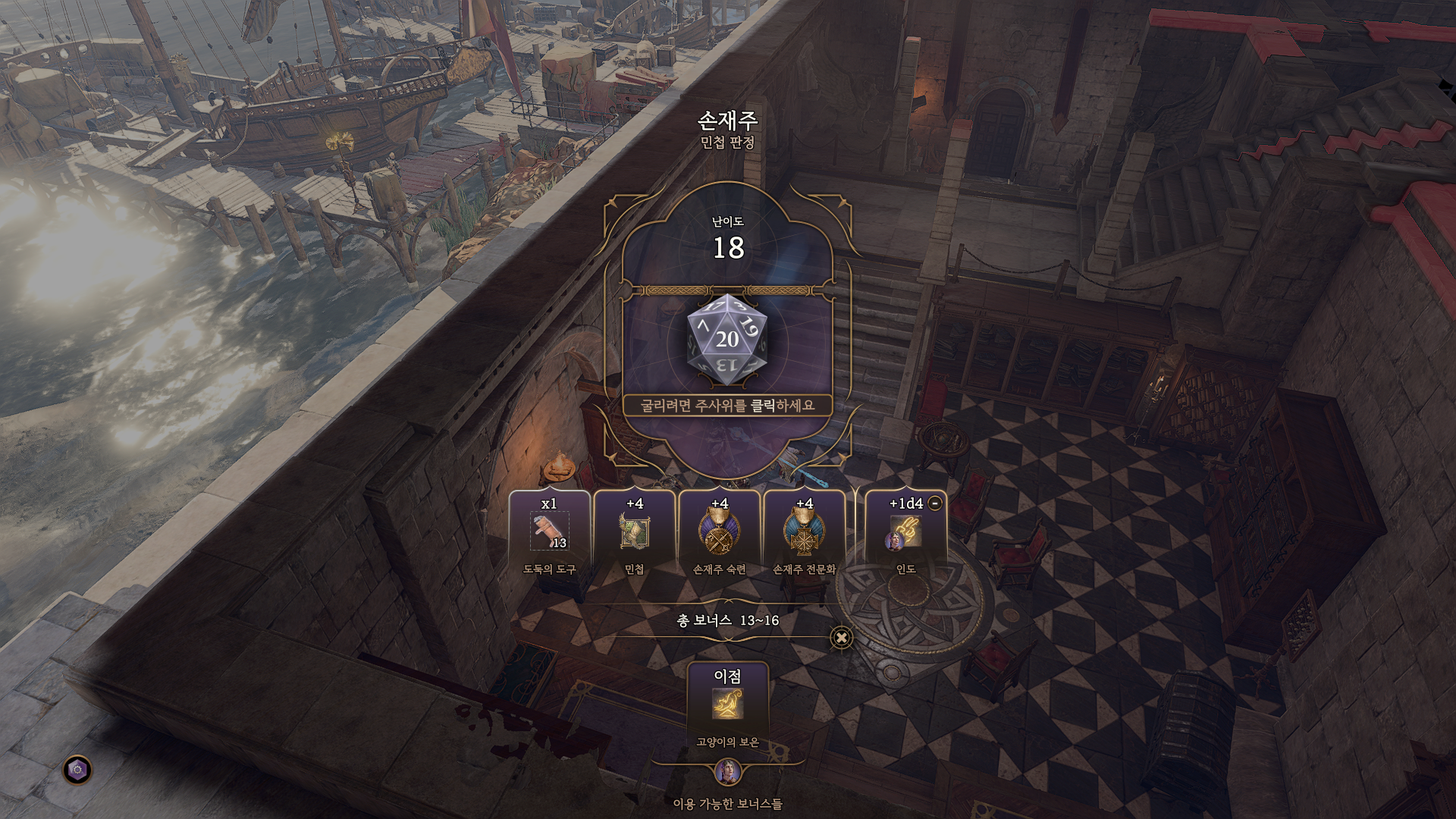Close the dice roll panel
The width and height of the screenshot is (1456, 819).
841,638
